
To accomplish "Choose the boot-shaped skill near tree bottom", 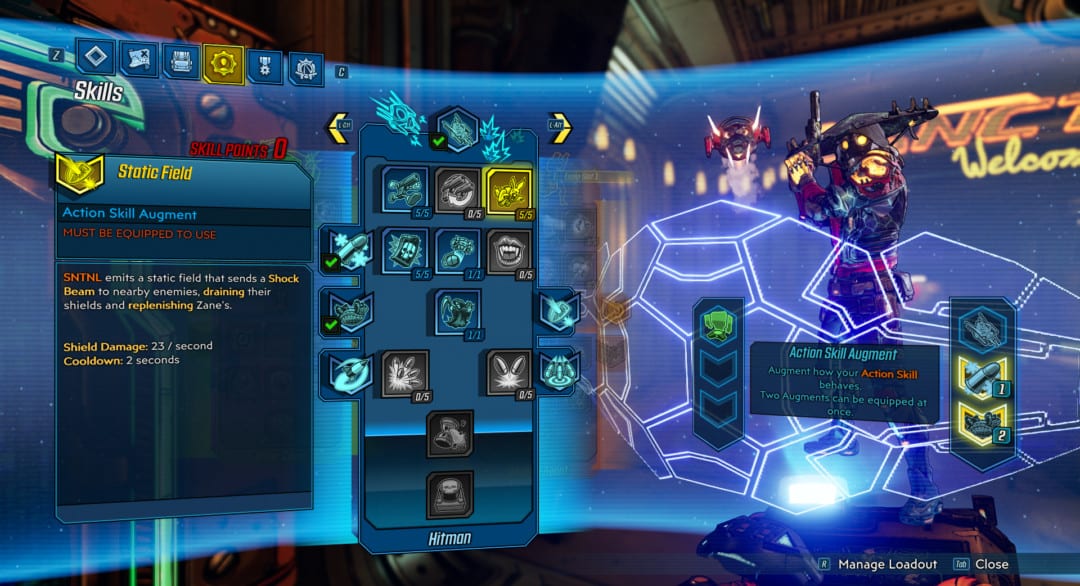I will click(x=449, y=430).
